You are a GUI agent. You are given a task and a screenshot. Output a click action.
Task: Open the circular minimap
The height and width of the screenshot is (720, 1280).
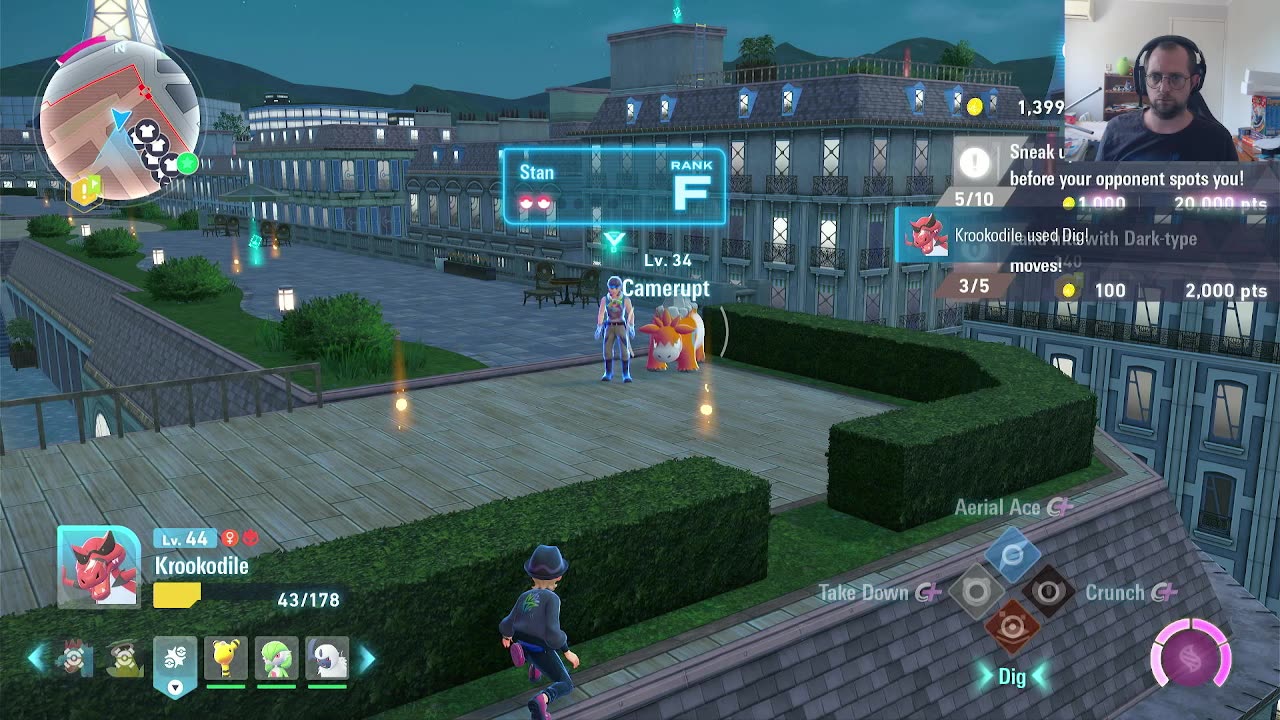(x=118, y=121)
